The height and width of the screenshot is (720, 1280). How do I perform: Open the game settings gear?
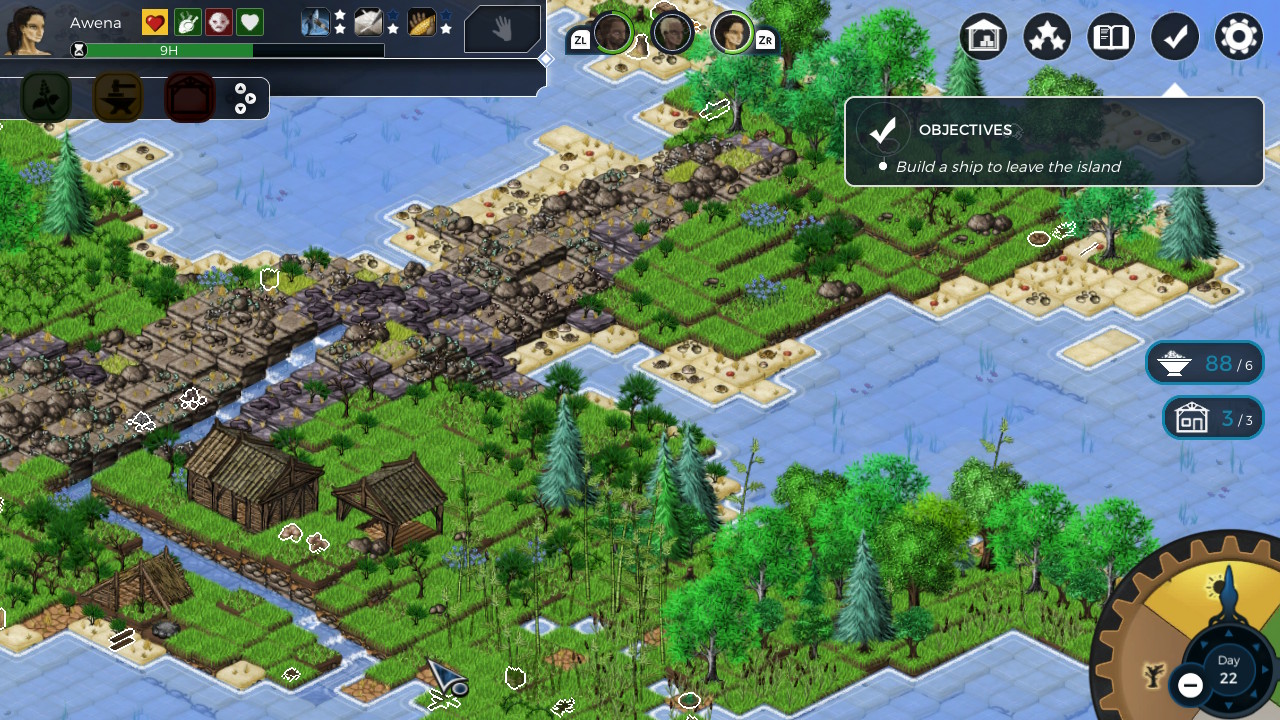[1238, 36]
